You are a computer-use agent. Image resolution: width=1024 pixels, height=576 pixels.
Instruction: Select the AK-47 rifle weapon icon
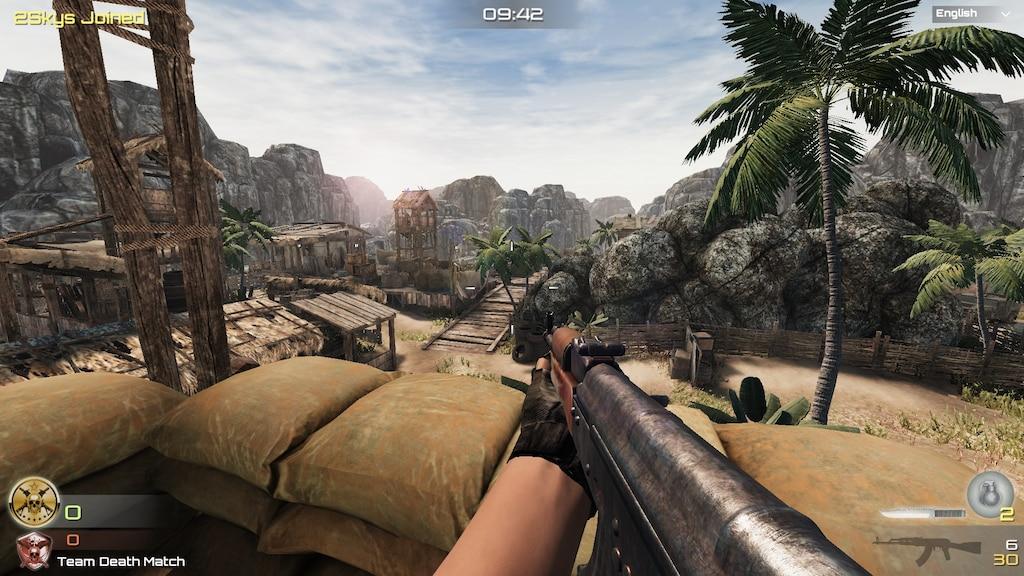pos(926,546)
